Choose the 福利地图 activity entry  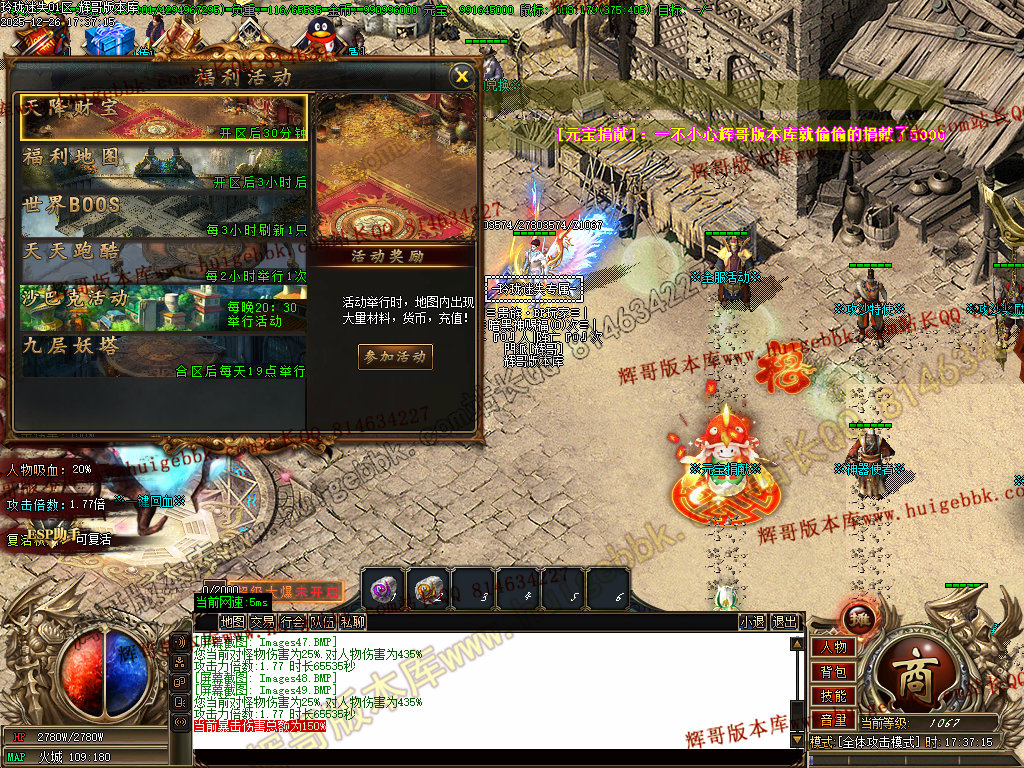[x=164, y=166]
